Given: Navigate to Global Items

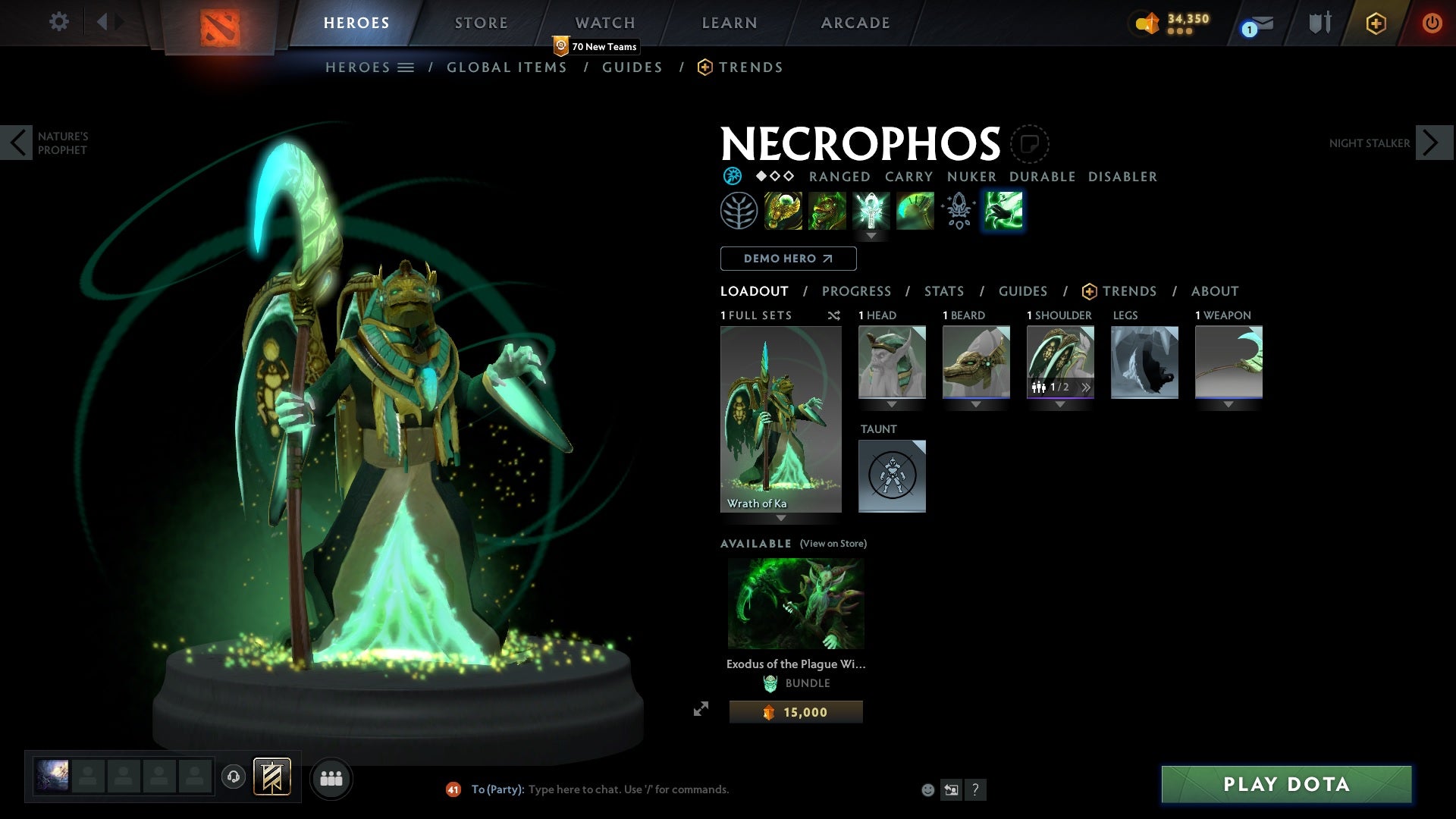Looking at the screenshot, I should 507,67.
